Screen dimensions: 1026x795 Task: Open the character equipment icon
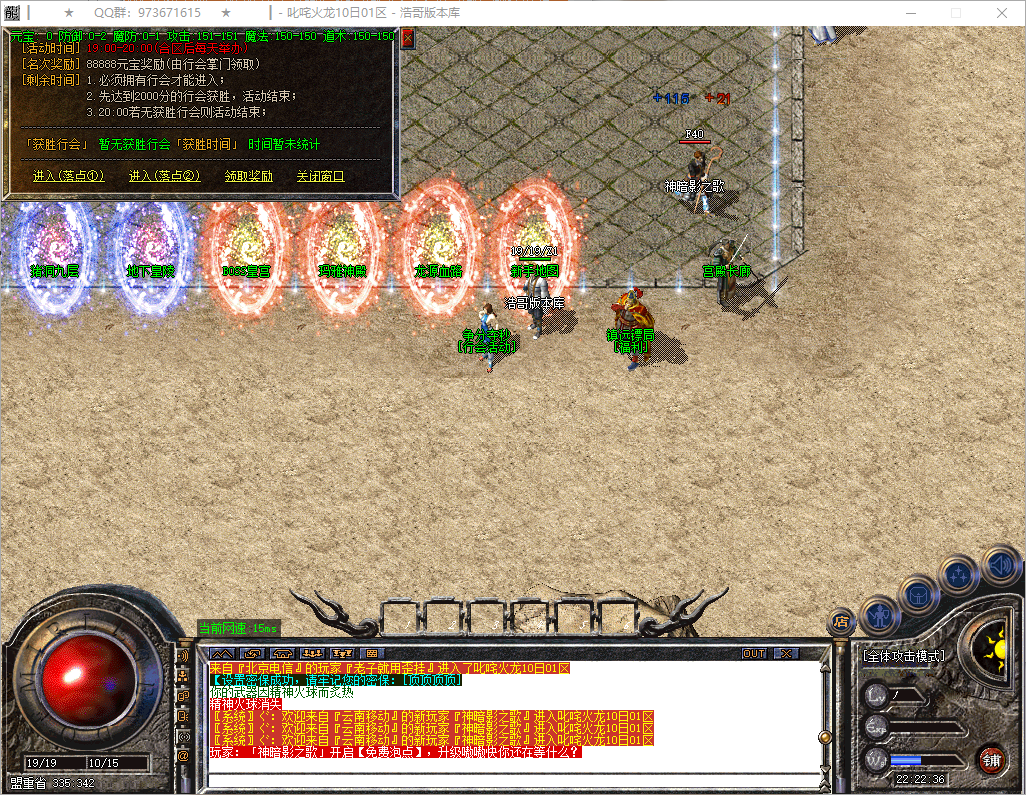(x=880, y=611)
